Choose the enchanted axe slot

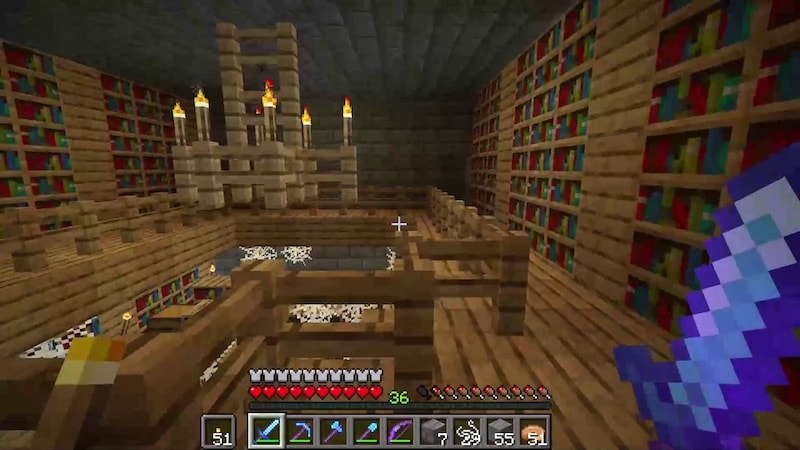point(333,431)
